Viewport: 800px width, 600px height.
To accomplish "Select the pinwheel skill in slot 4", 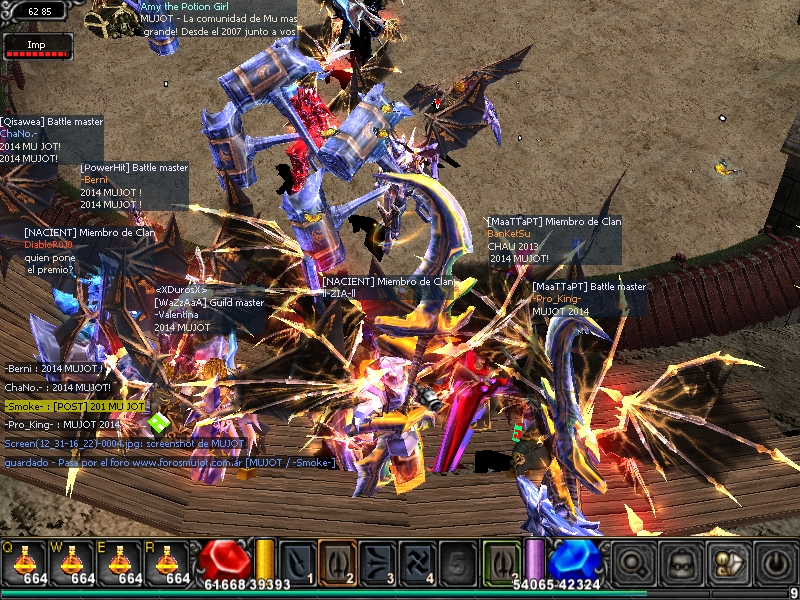I will point(417,562).
